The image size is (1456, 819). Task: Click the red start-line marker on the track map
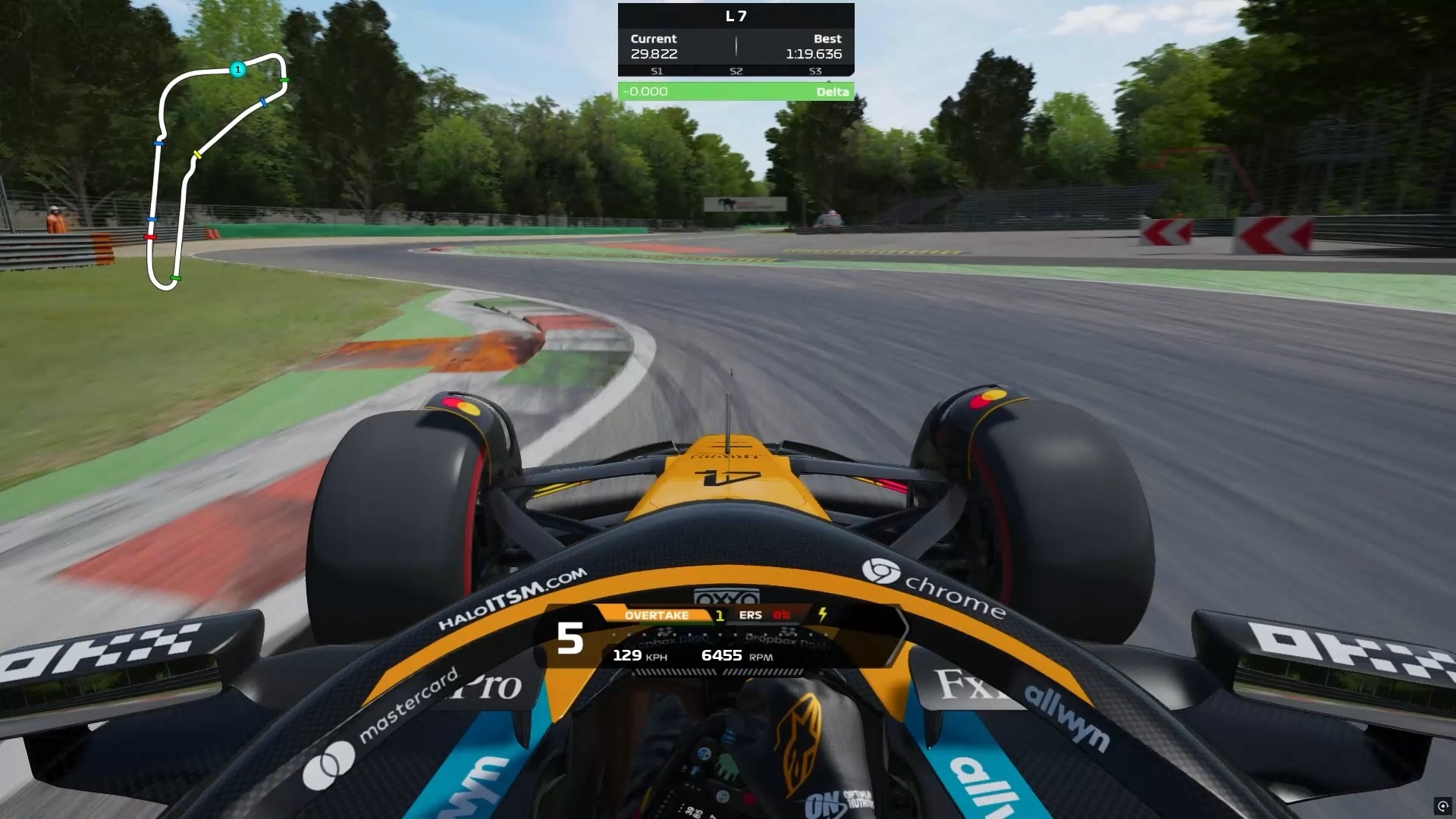click(x=150, y=237)
